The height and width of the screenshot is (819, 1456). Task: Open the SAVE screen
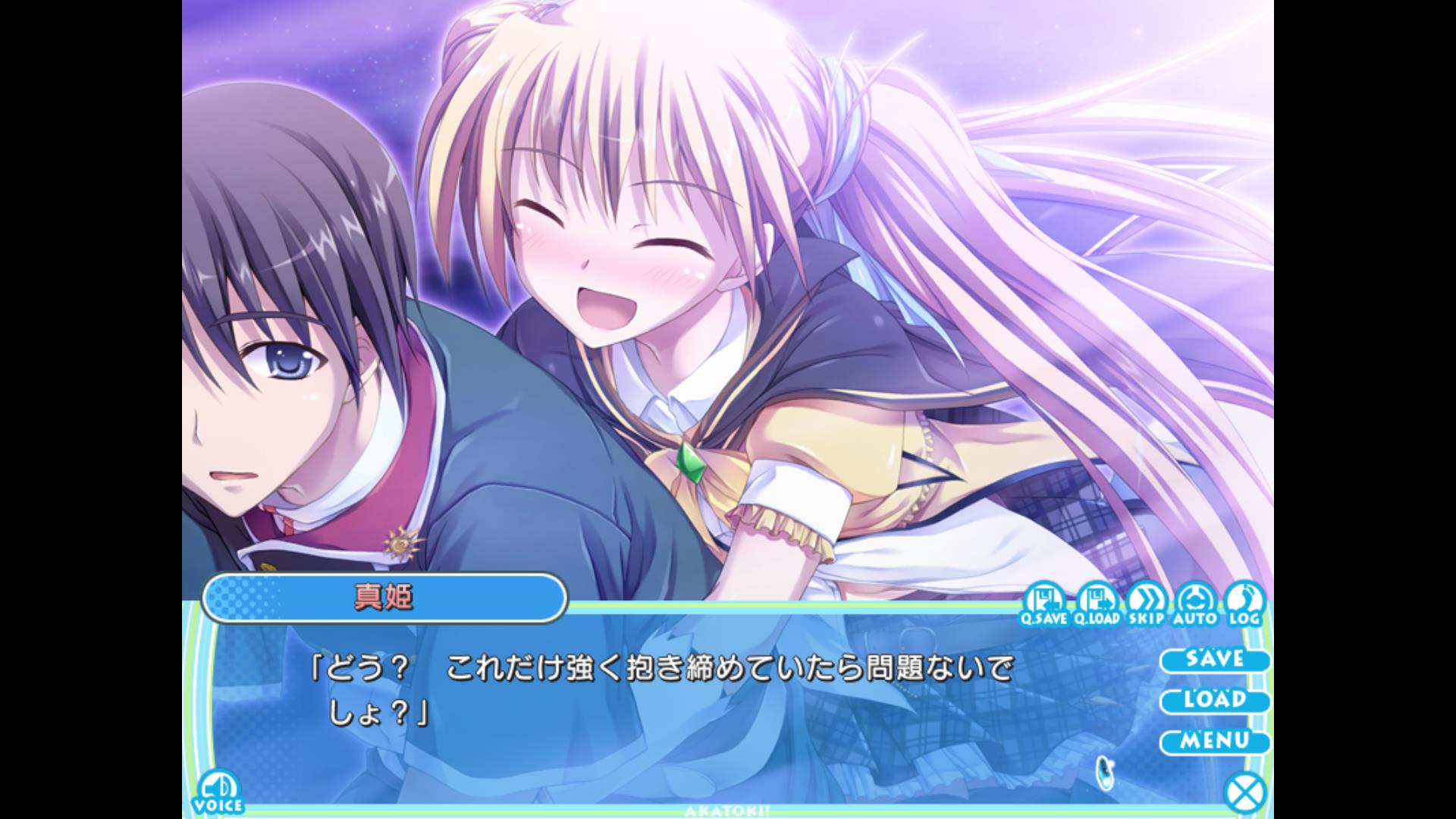click(1214, 659)
